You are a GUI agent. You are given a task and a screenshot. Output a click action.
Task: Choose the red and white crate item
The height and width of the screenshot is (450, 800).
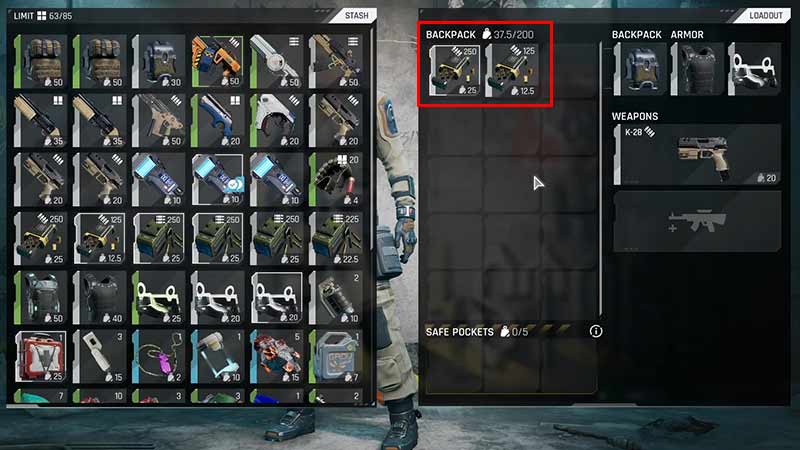coord(41,358)
